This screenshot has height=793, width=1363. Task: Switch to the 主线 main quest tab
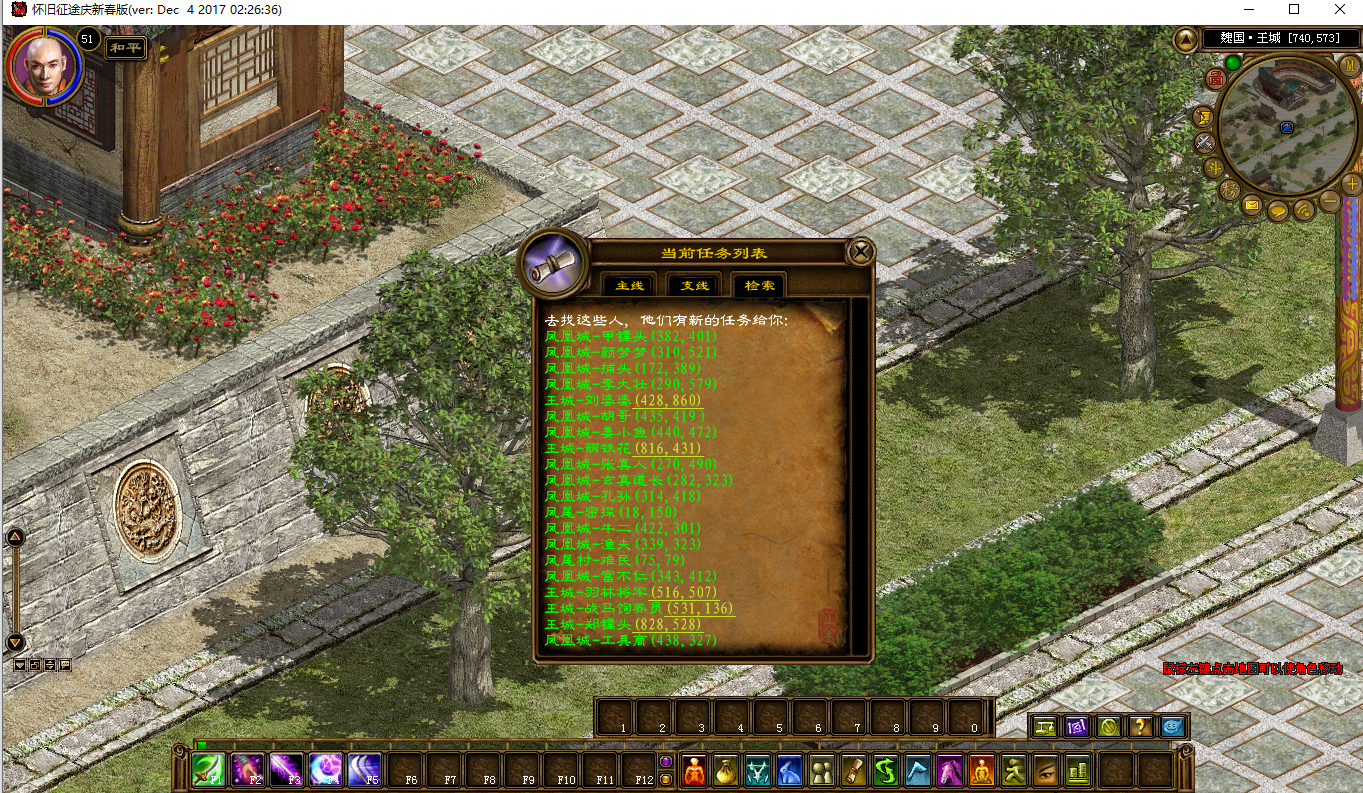[629, 285]
